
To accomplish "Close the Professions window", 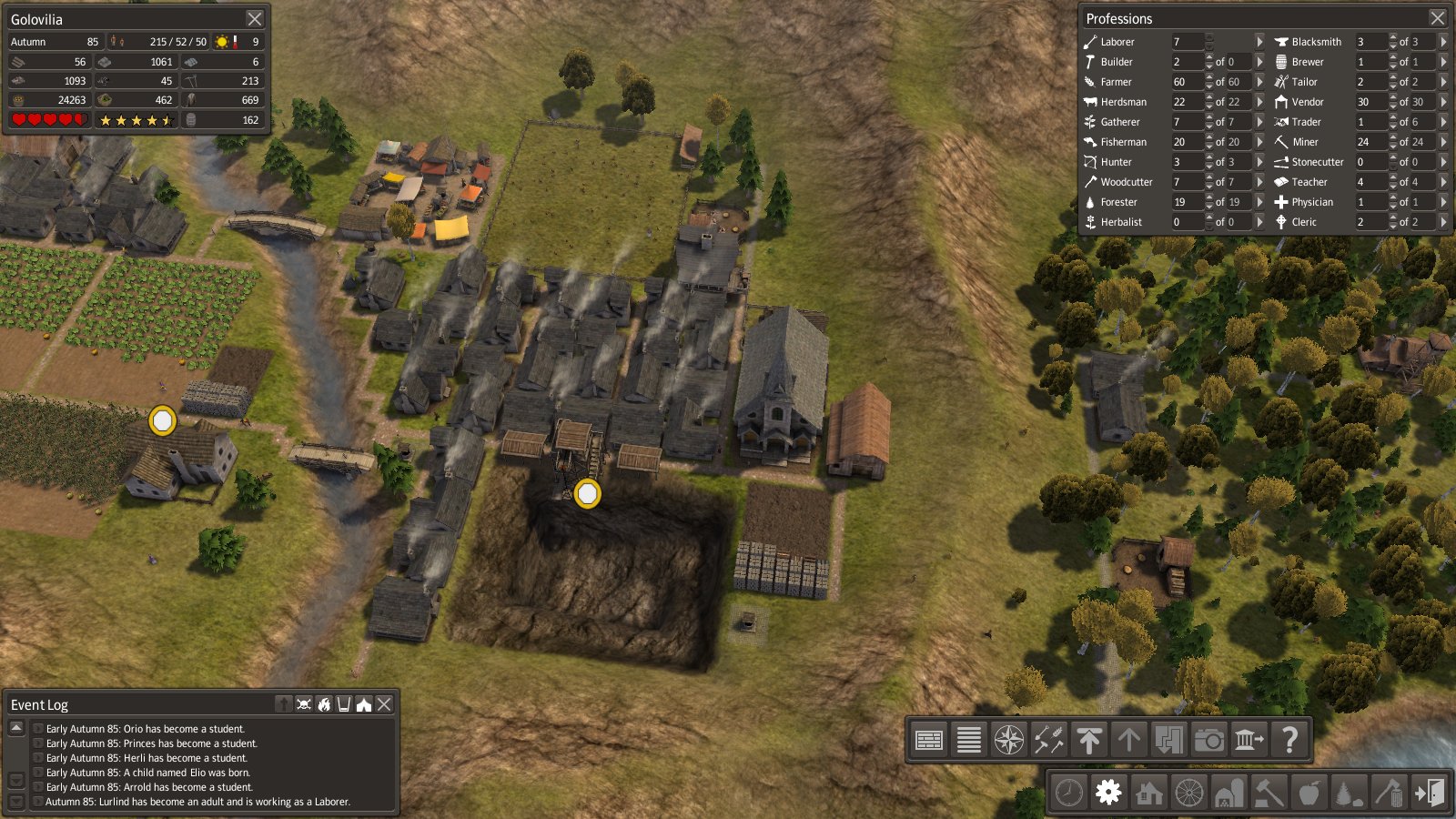I will coord(1437,18).
